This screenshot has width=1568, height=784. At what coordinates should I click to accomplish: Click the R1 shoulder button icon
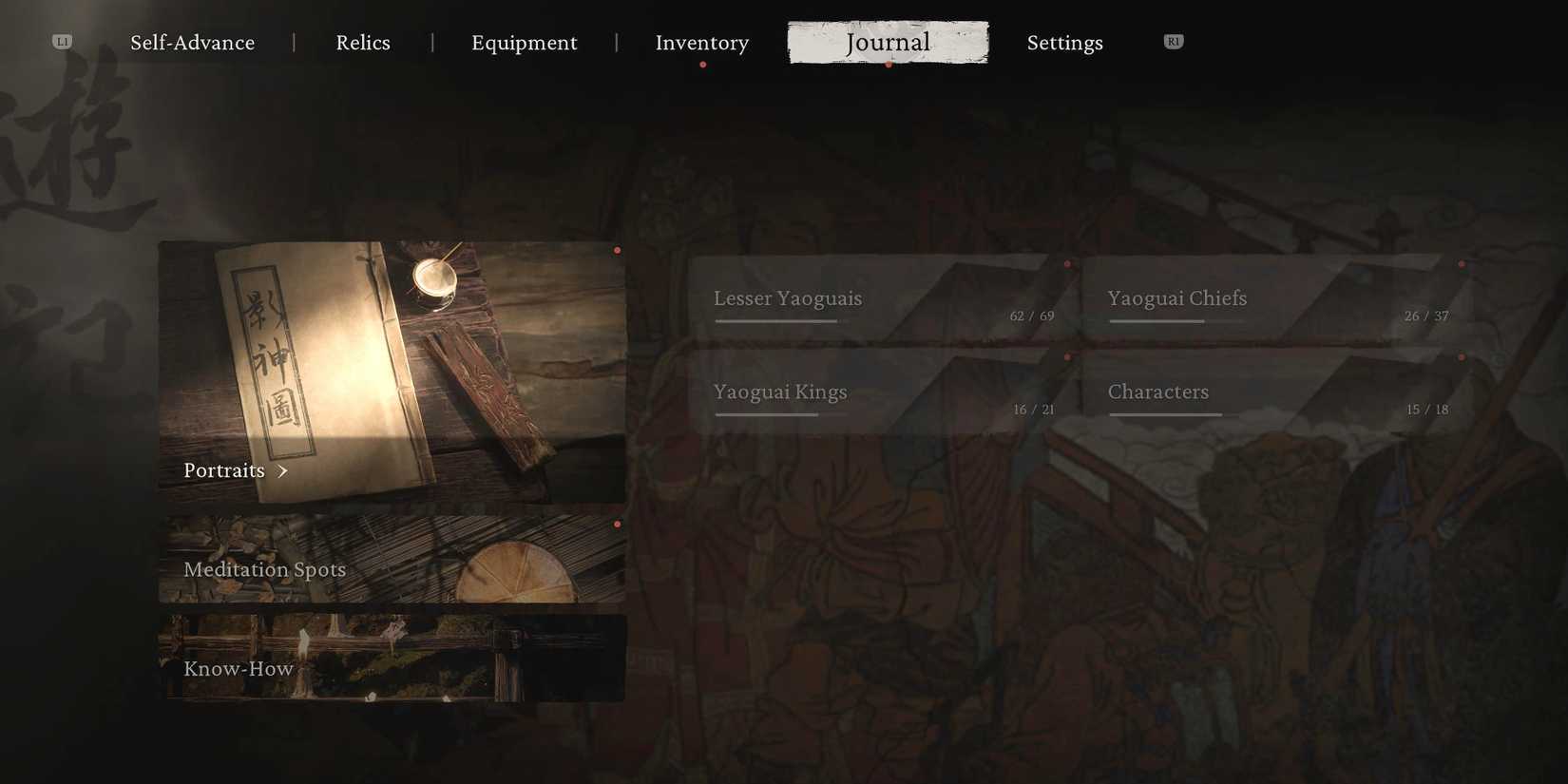coord(1173,41)
